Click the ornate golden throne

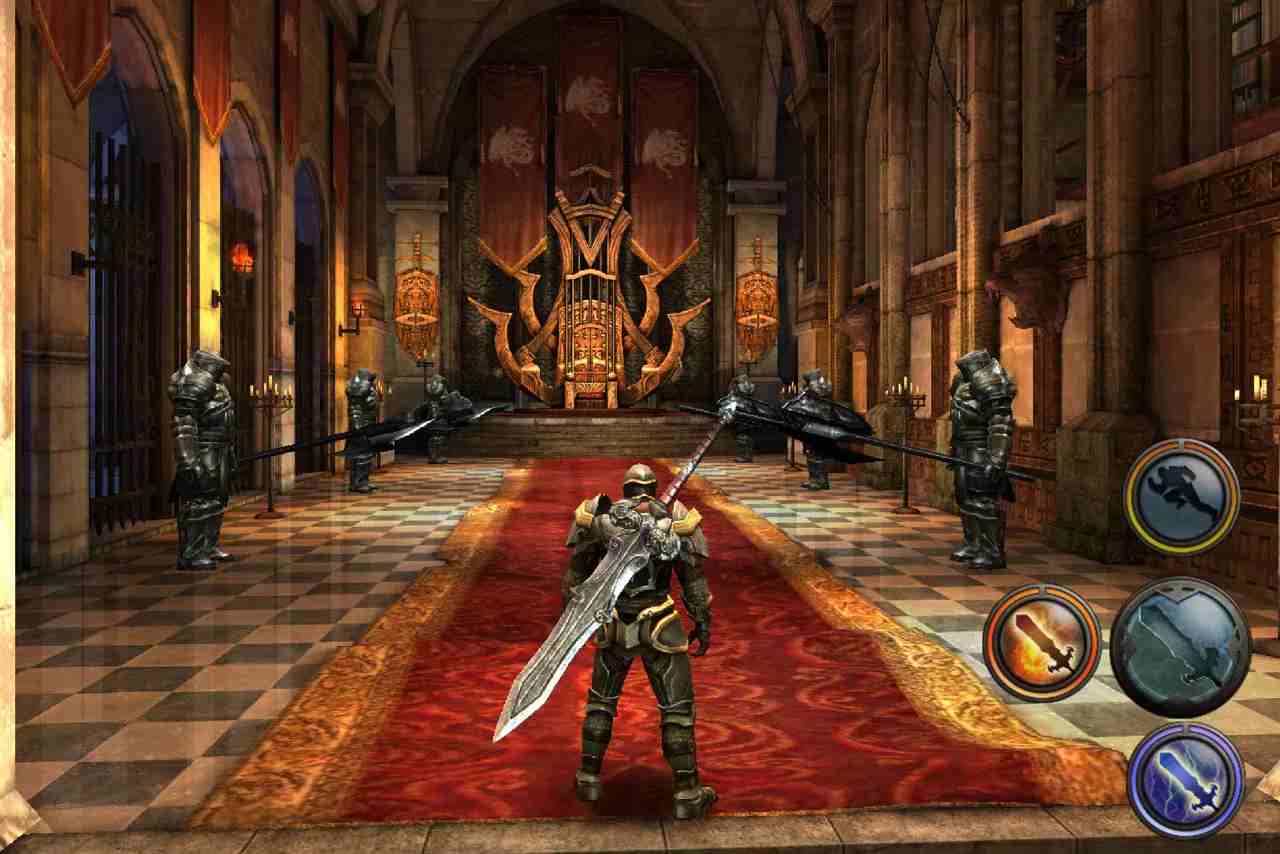pos(590,320)
